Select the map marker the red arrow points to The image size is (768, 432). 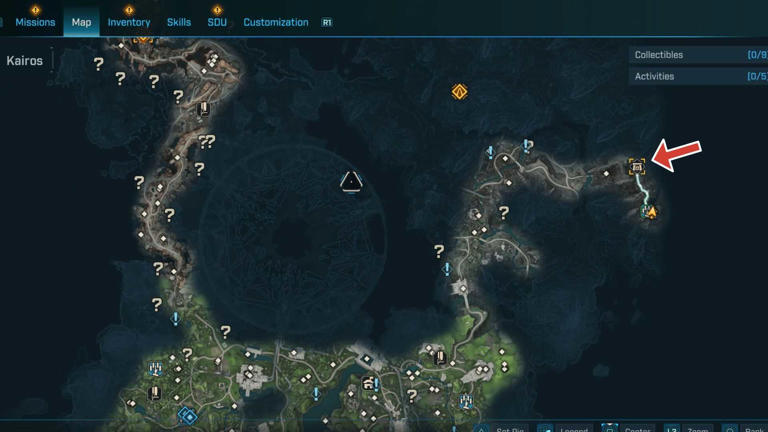click(x=637, y=167)
